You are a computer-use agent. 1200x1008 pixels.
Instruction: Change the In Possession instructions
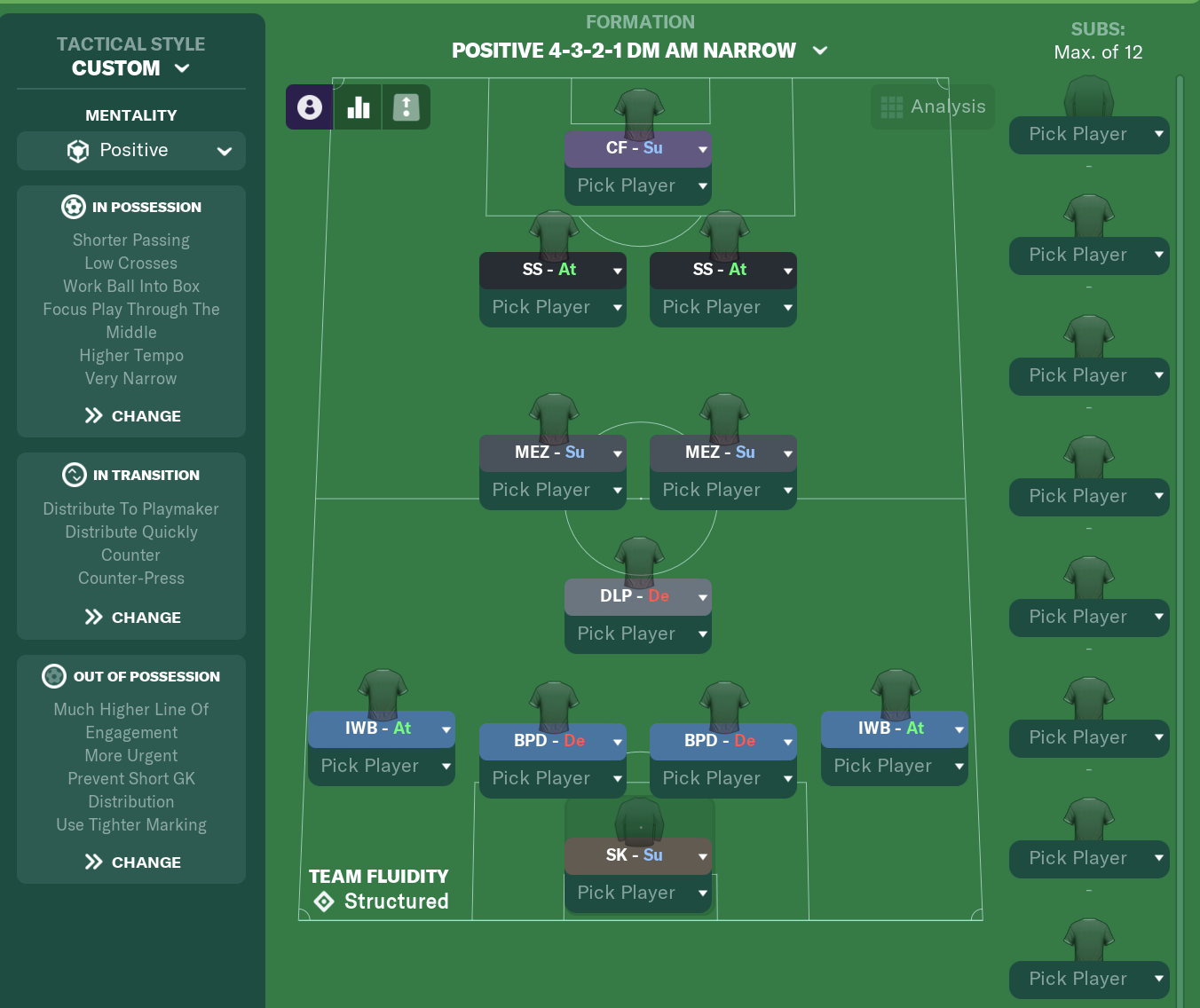[133, 416]
